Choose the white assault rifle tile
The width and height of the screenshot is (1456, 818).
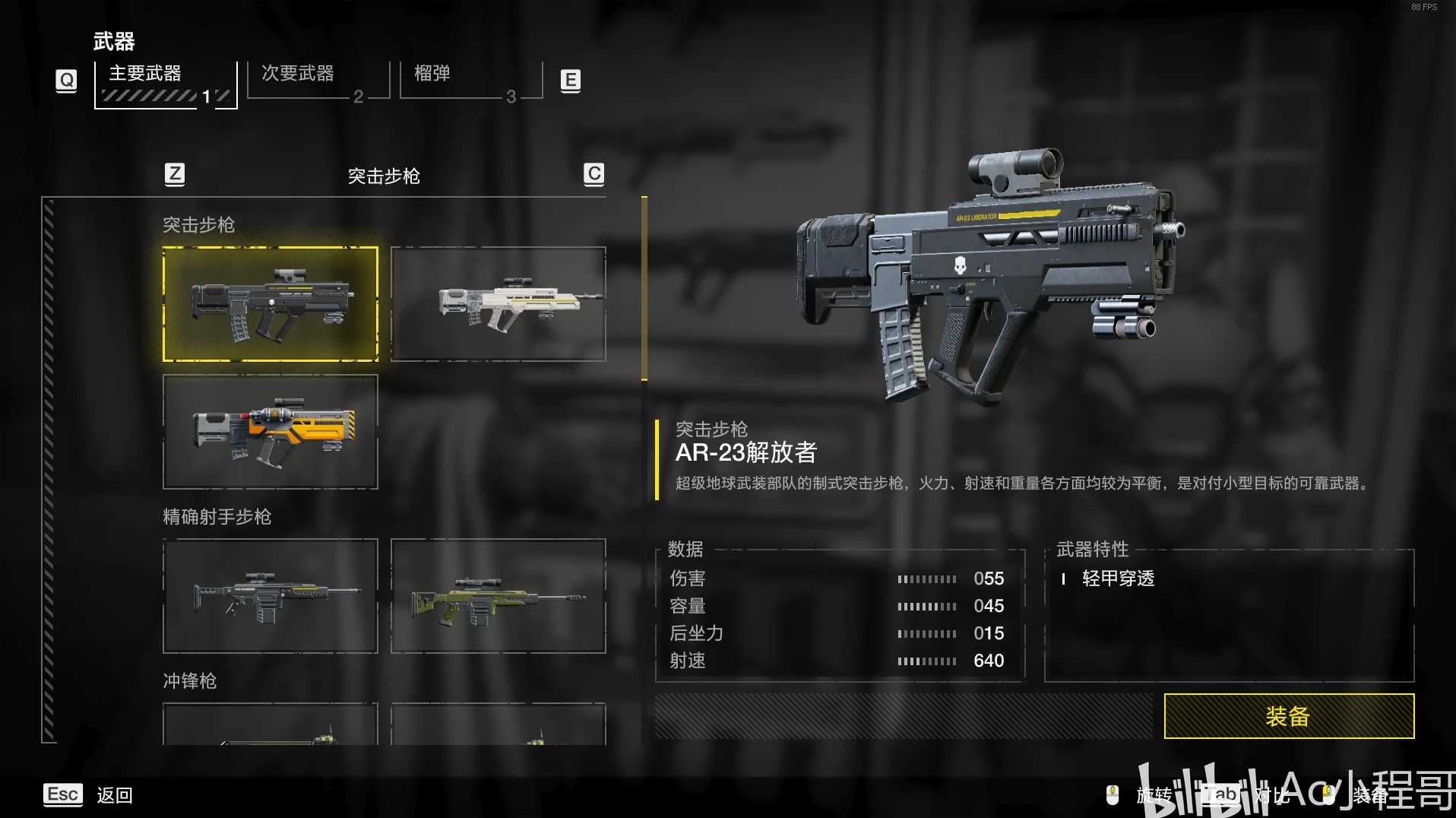[499, 304]
